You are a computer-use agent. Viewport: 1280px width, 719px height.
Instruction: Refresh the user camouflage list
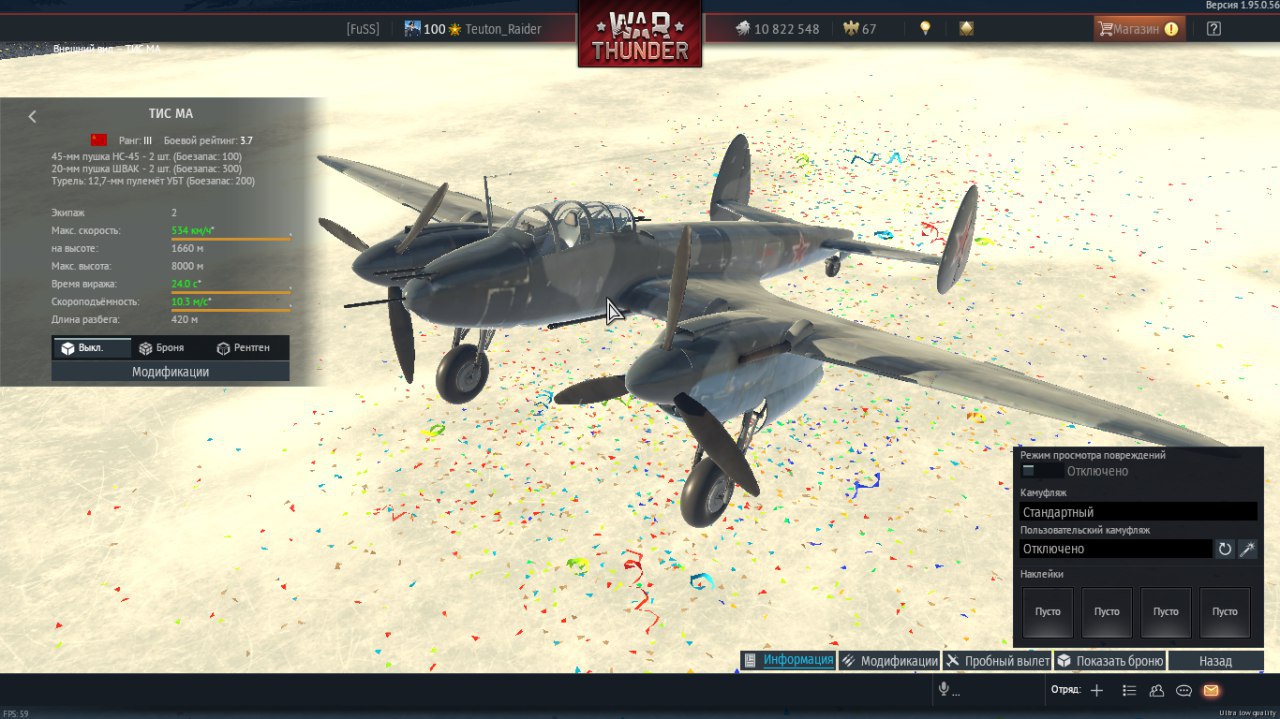1224,549
